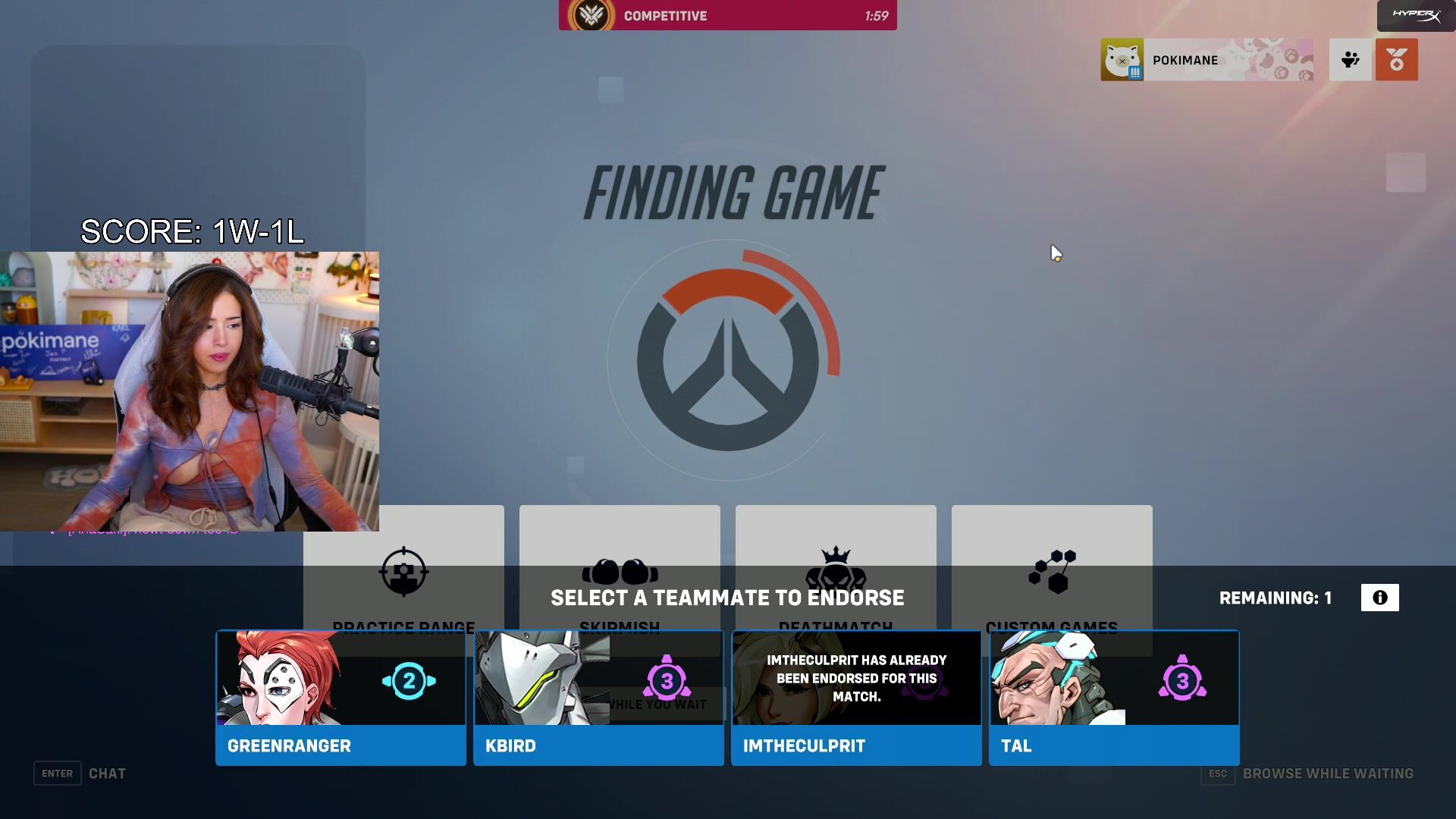Click the Competitive queue timer banner
The width and height of the screenshot is (1456, 819).
(727, 15)
